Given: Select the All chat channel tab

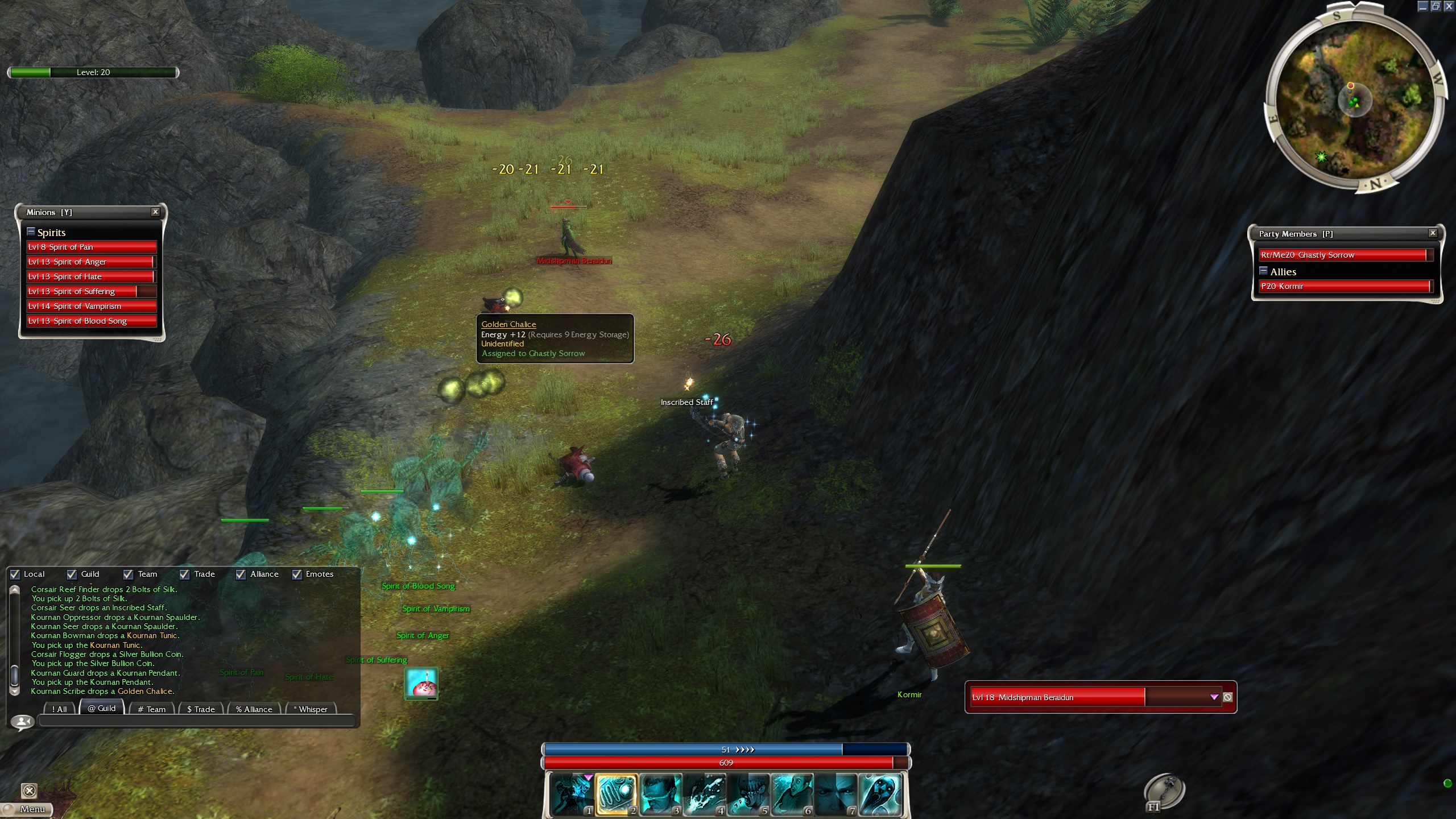Looking at the screenshot, I should click(x=59, y=709).
